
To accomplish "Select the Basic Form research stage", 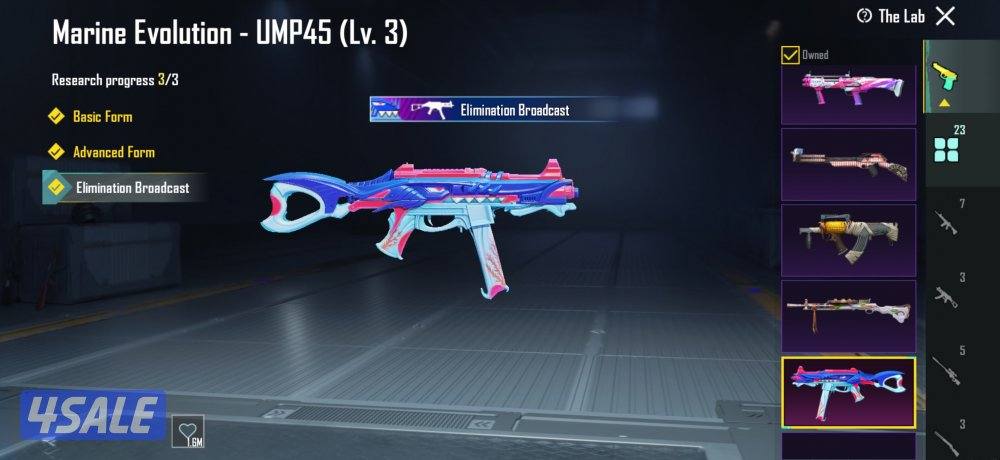I will (102, 116).
